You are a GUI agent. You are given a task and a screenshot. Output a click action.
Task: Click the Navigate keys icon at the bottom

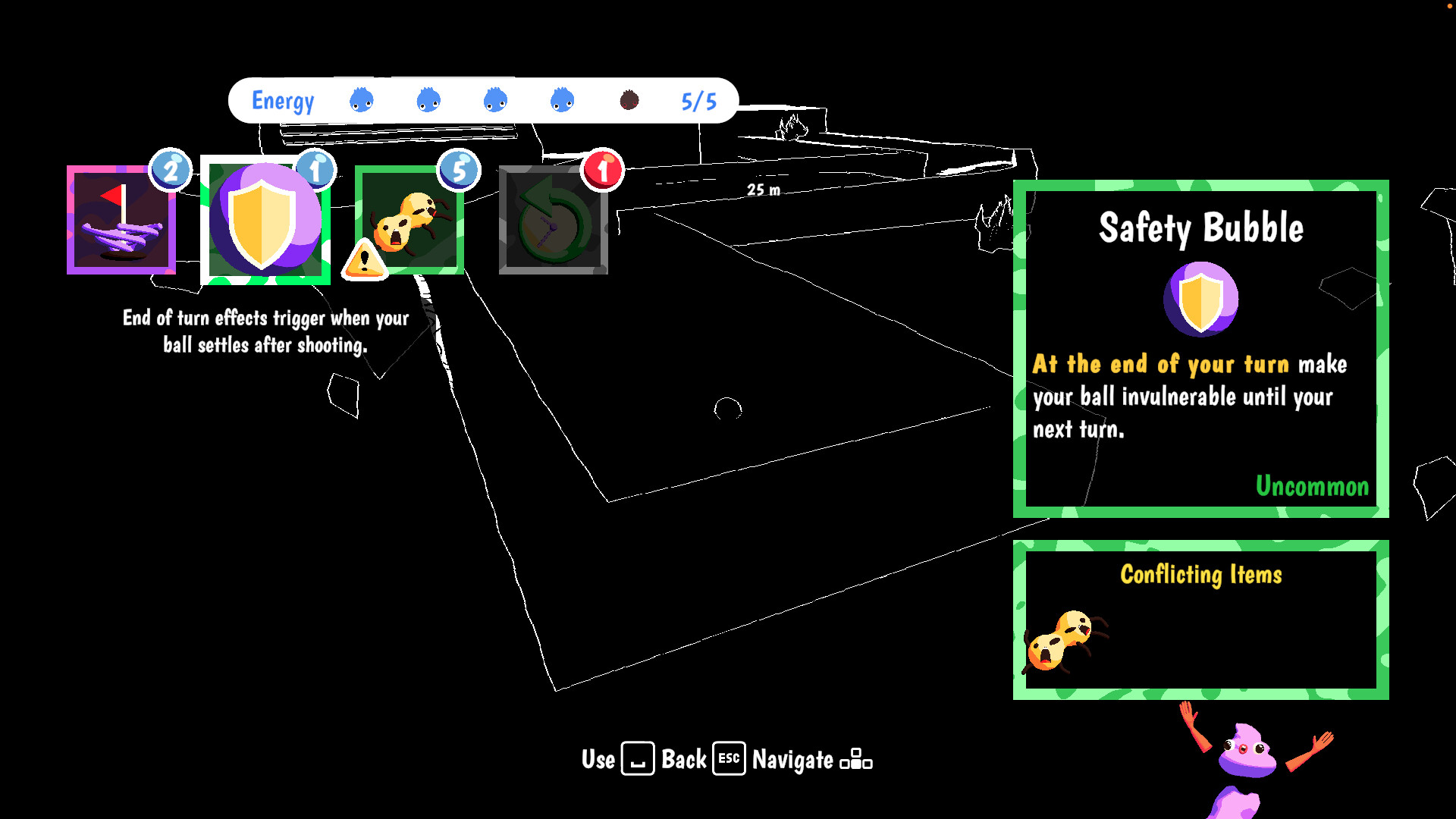point(856,759)
